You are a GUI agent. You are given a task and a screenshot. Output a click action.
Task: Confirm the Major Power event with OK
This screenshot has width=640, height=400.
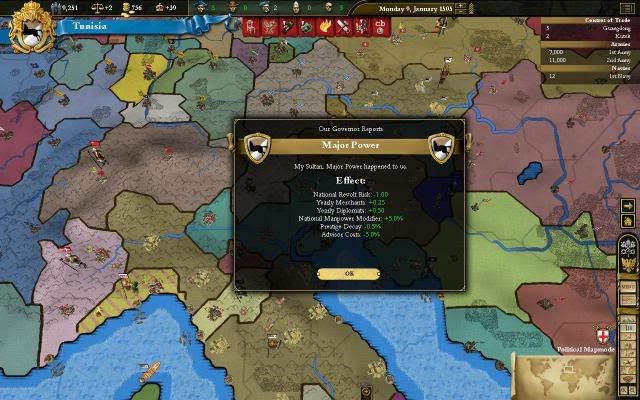[349, 273]
